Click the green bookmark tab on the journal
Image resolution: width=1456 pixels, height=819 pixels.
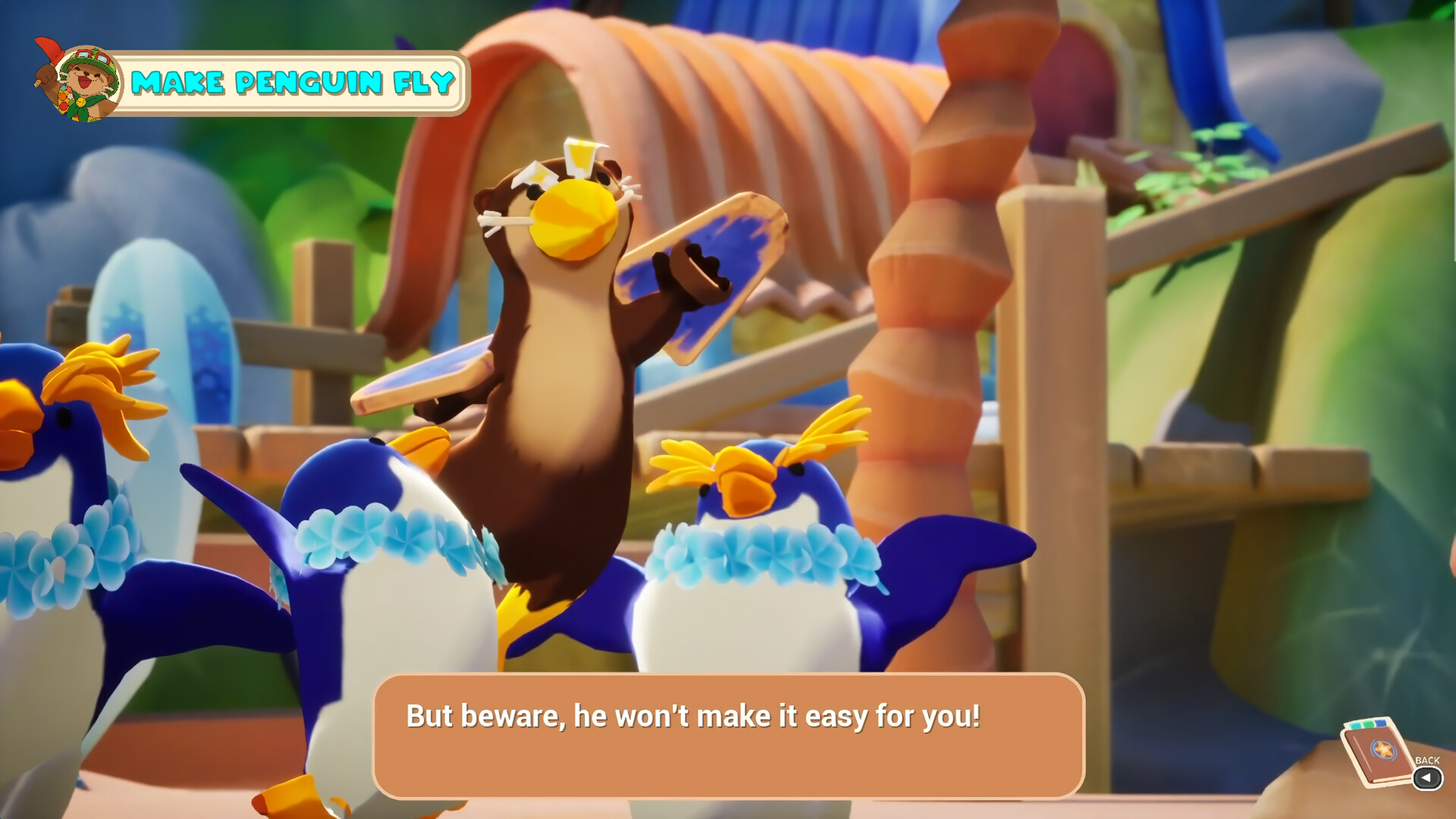pos(1370,723)
